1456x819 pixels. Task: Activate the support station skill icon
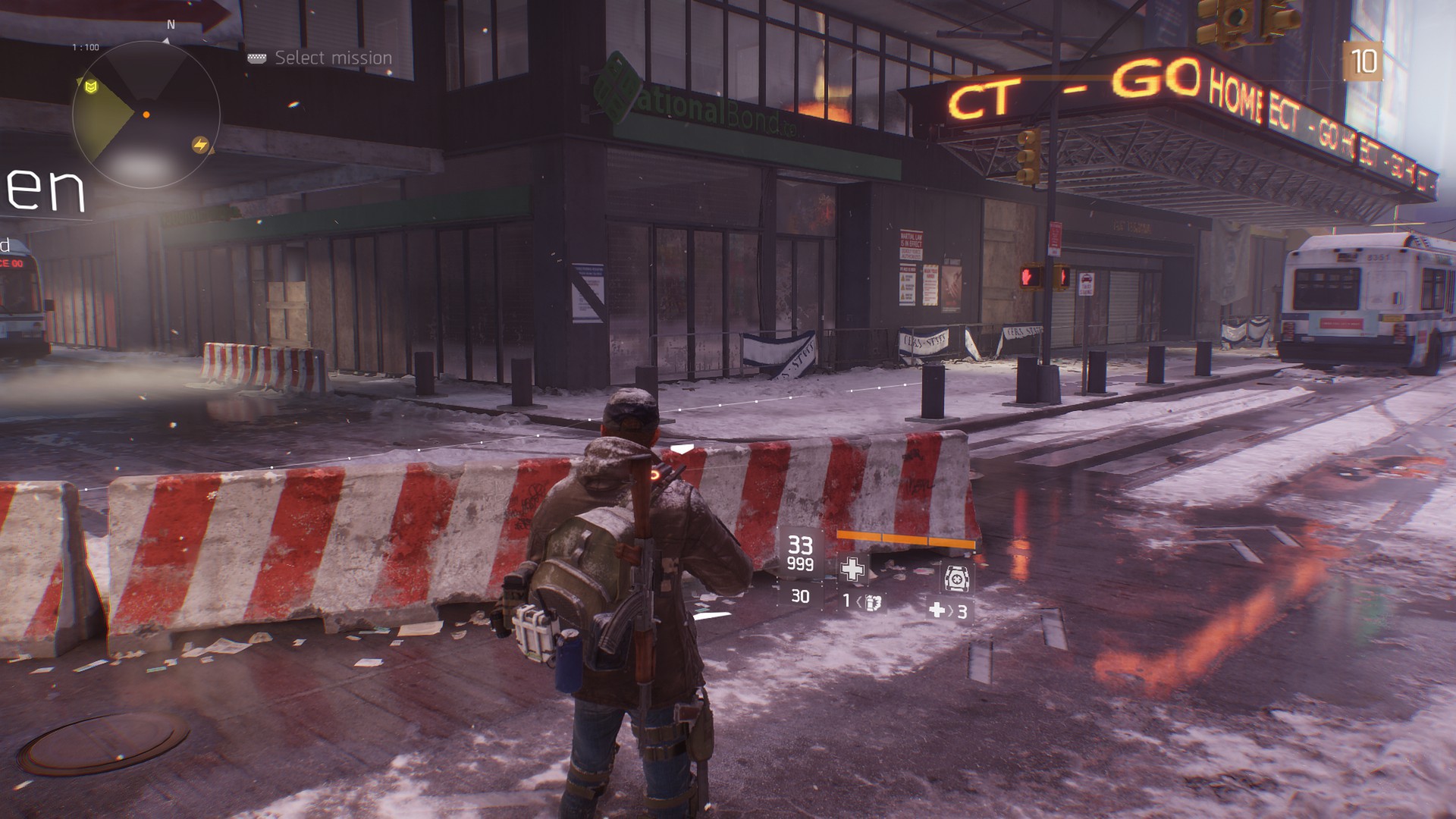pyautogui.click(x=955, y=578)
